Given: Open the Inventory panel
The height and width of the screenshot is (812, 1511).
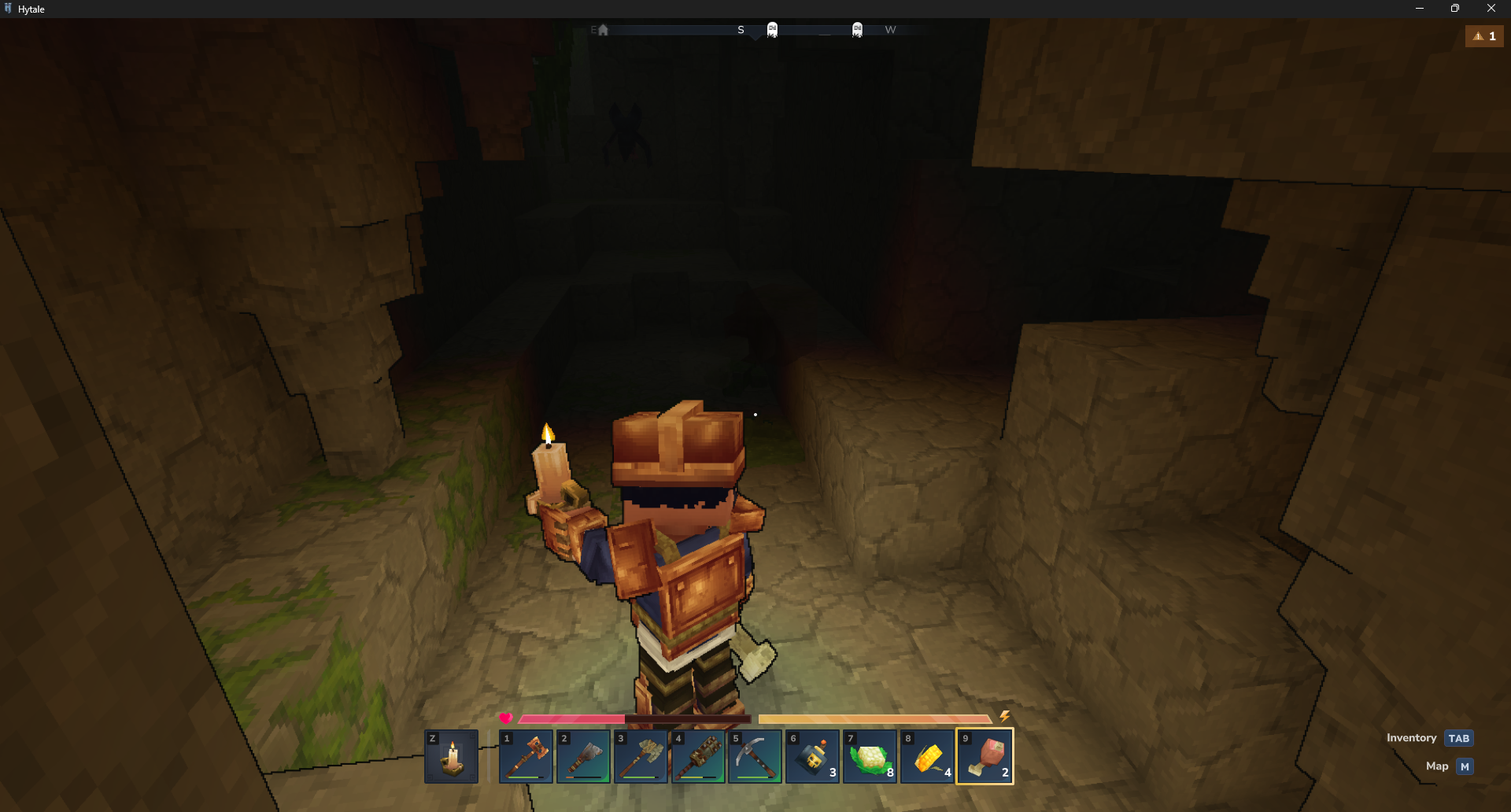Looking at the screenshot, I should point(1458,738).
